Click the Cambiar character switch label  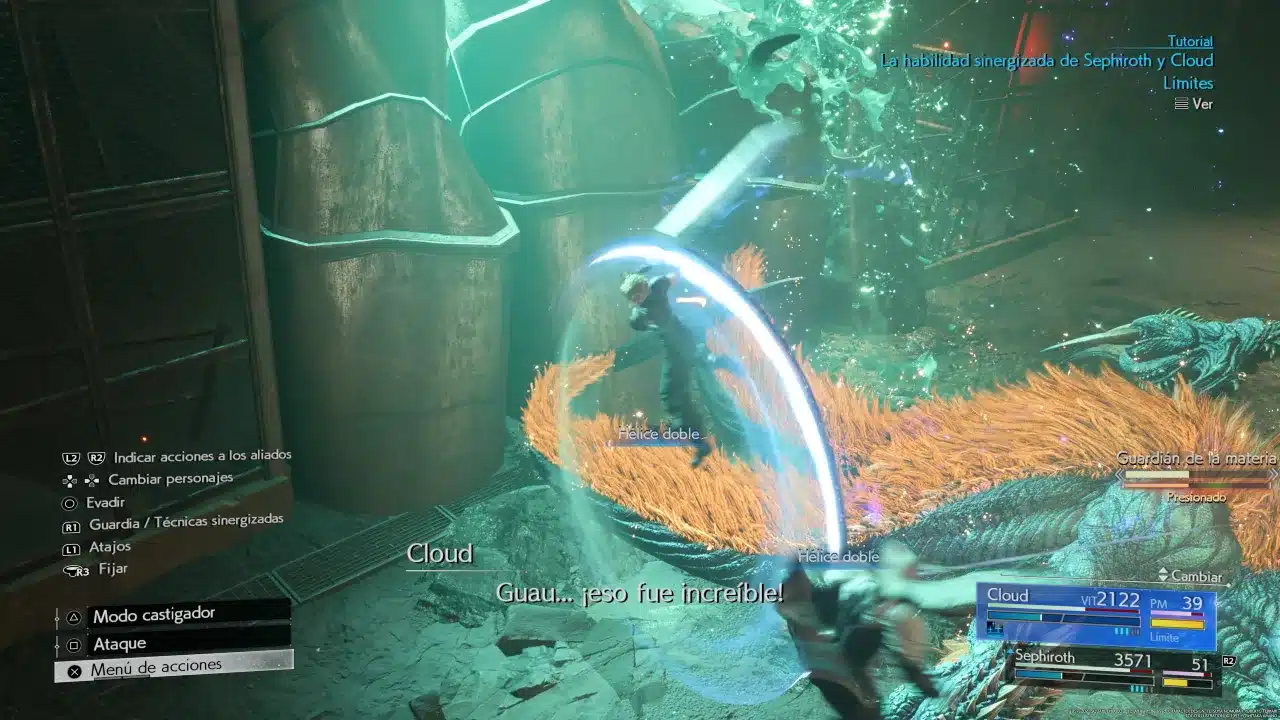[1190, 577]
